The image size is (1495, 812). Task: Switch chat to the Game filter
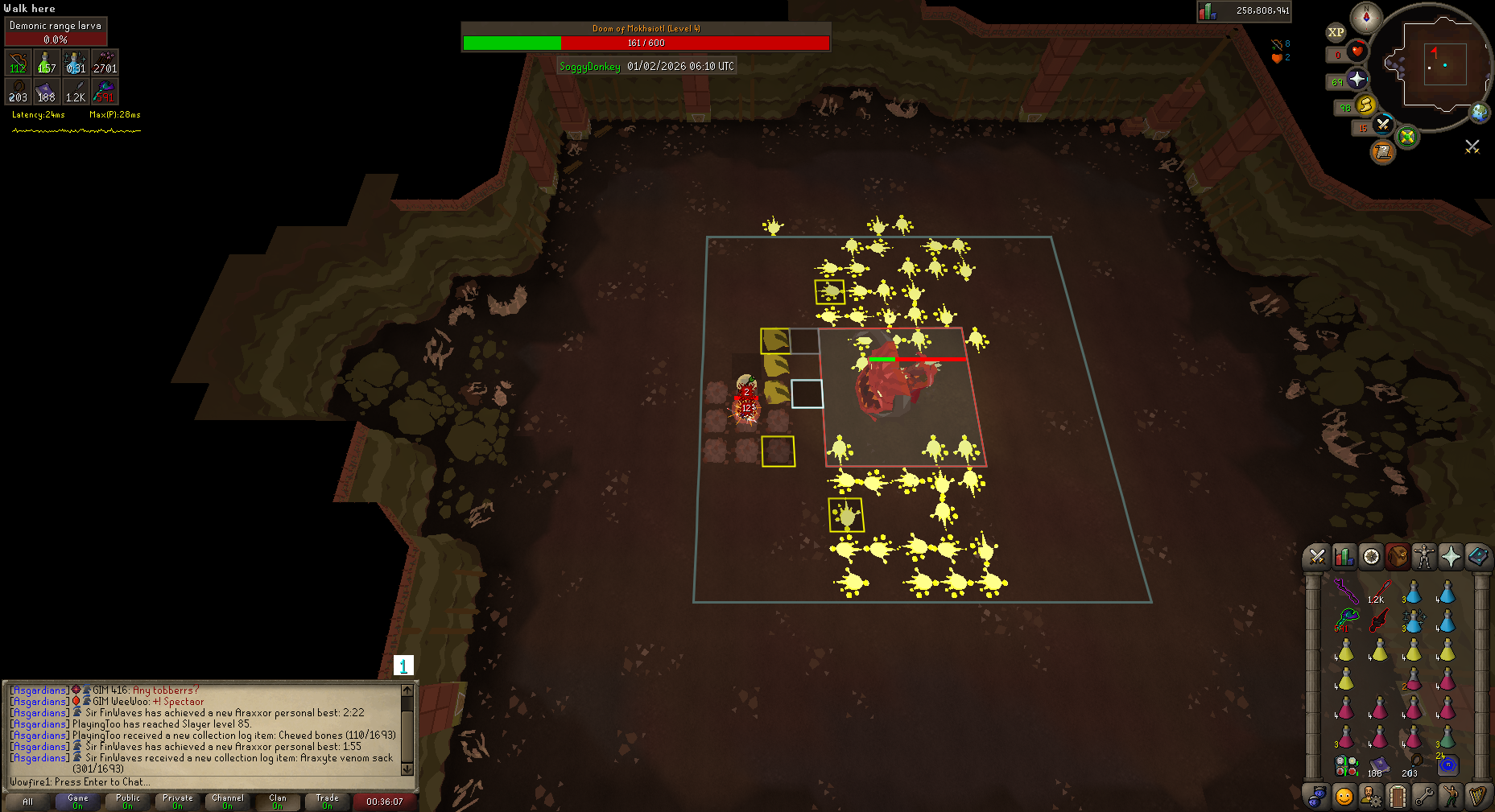coord(78,802)
